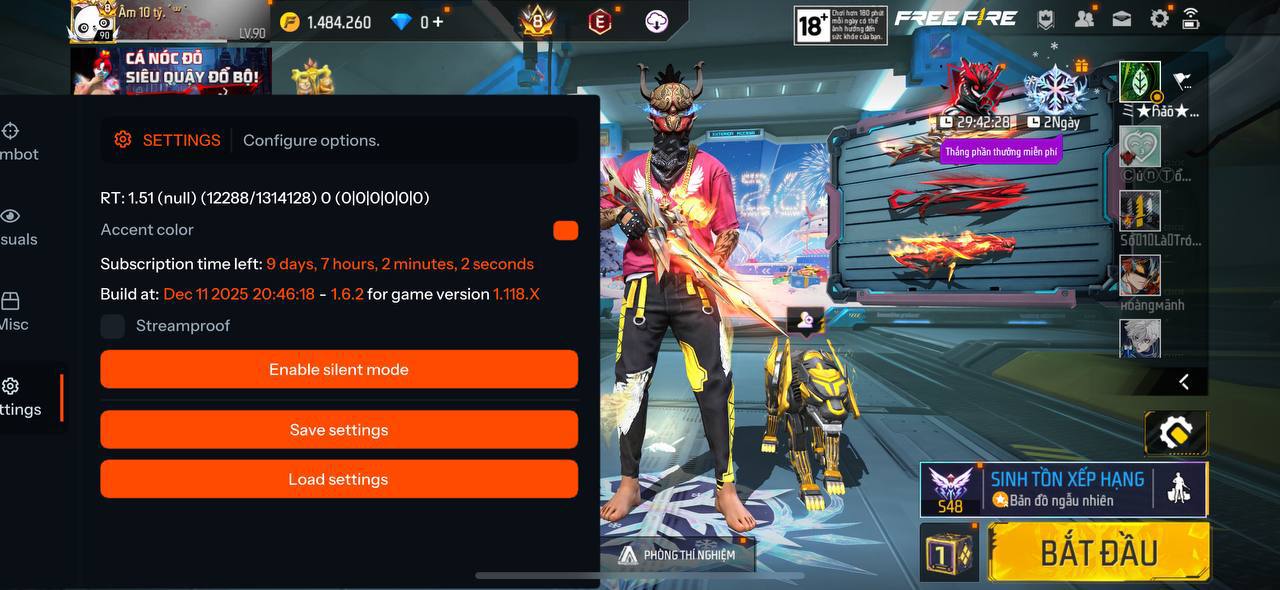Collapse the friends list with the arrow
Image resolution: width=1280 pixels, height=590 pixels.
pos(1184,381)
